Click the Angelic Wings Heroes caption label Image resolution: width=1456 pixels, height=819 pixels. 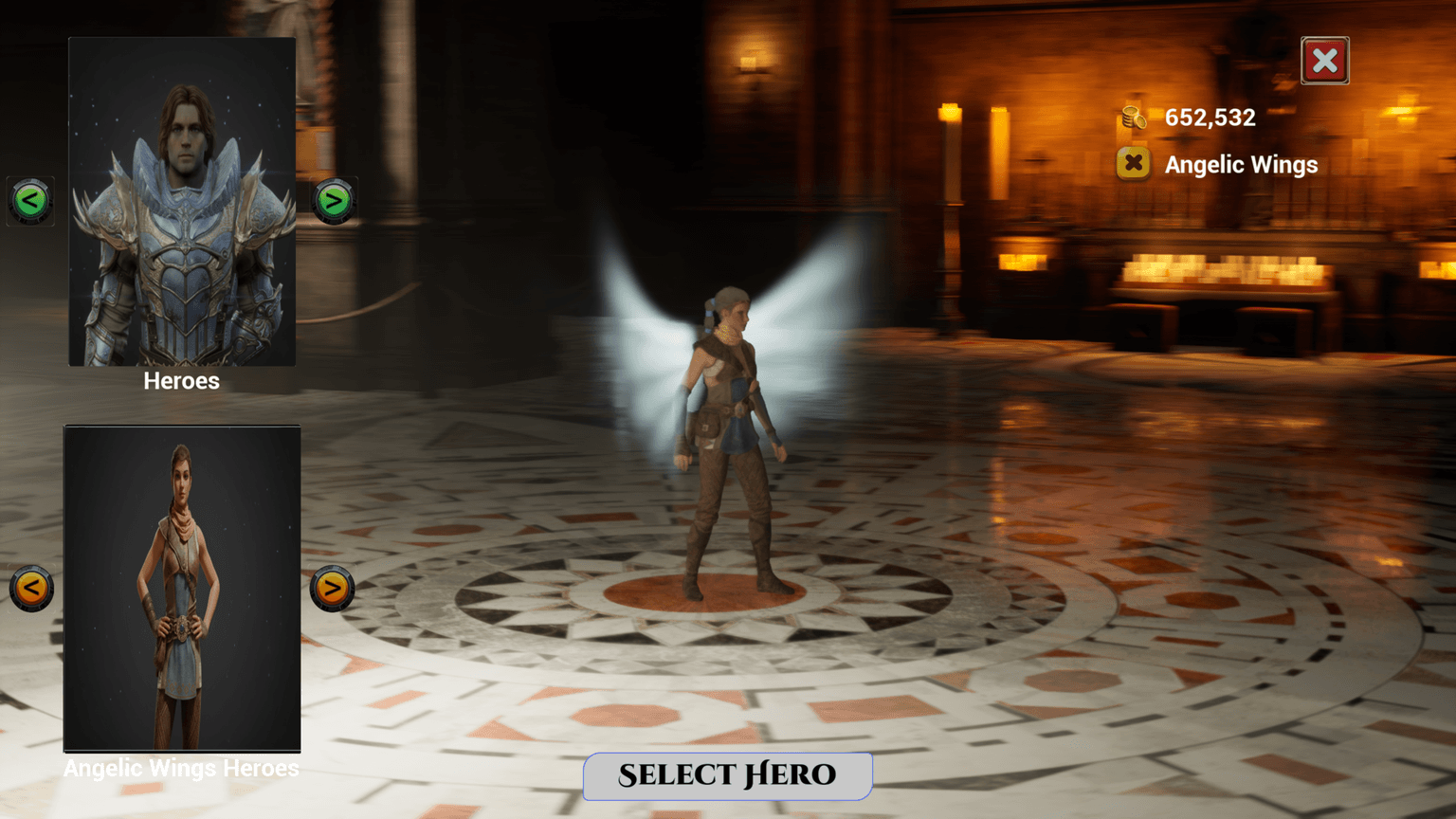point(180,768)
